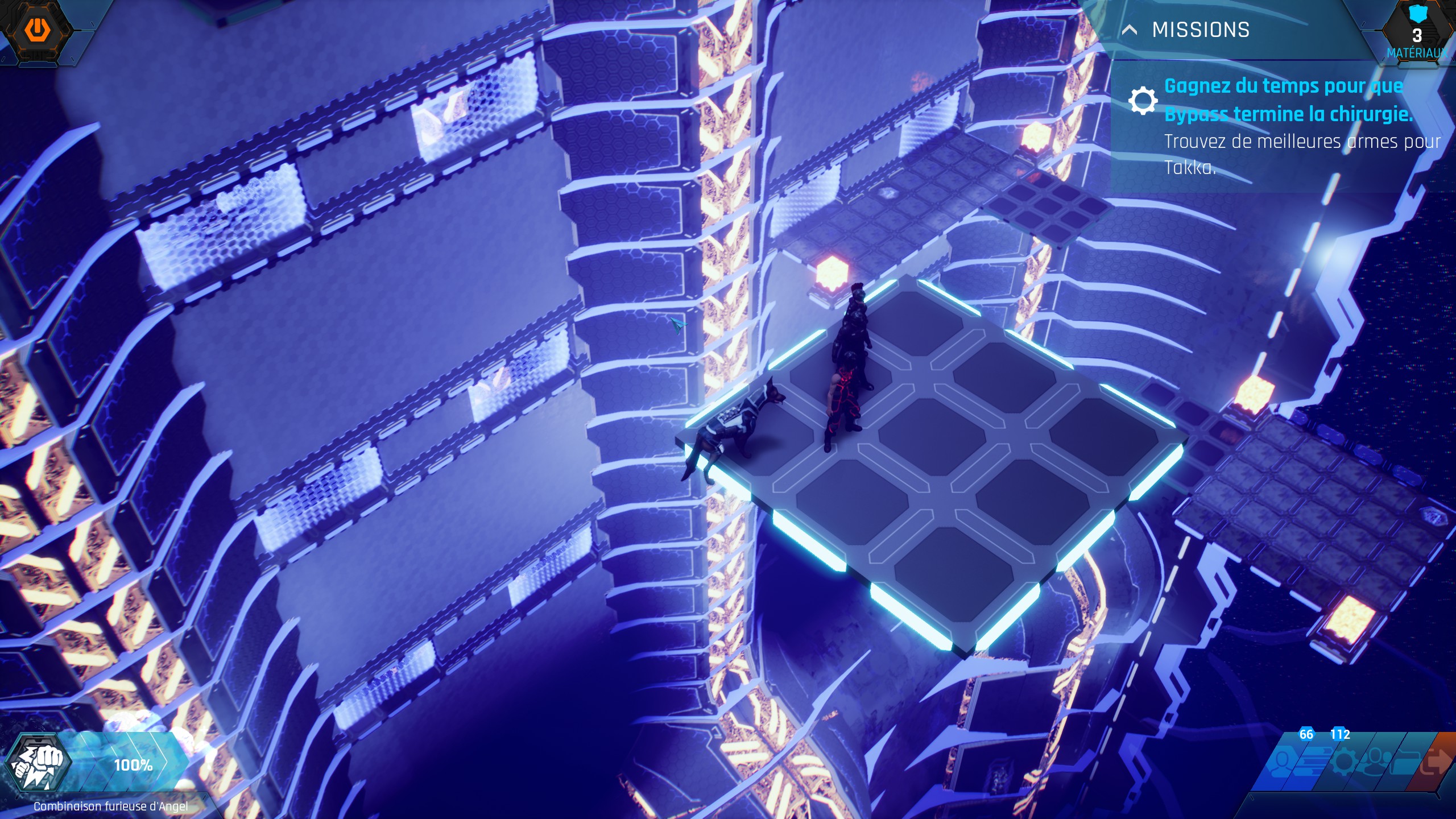Select the active mission about Bypass's surgery

coord(1288,100)
